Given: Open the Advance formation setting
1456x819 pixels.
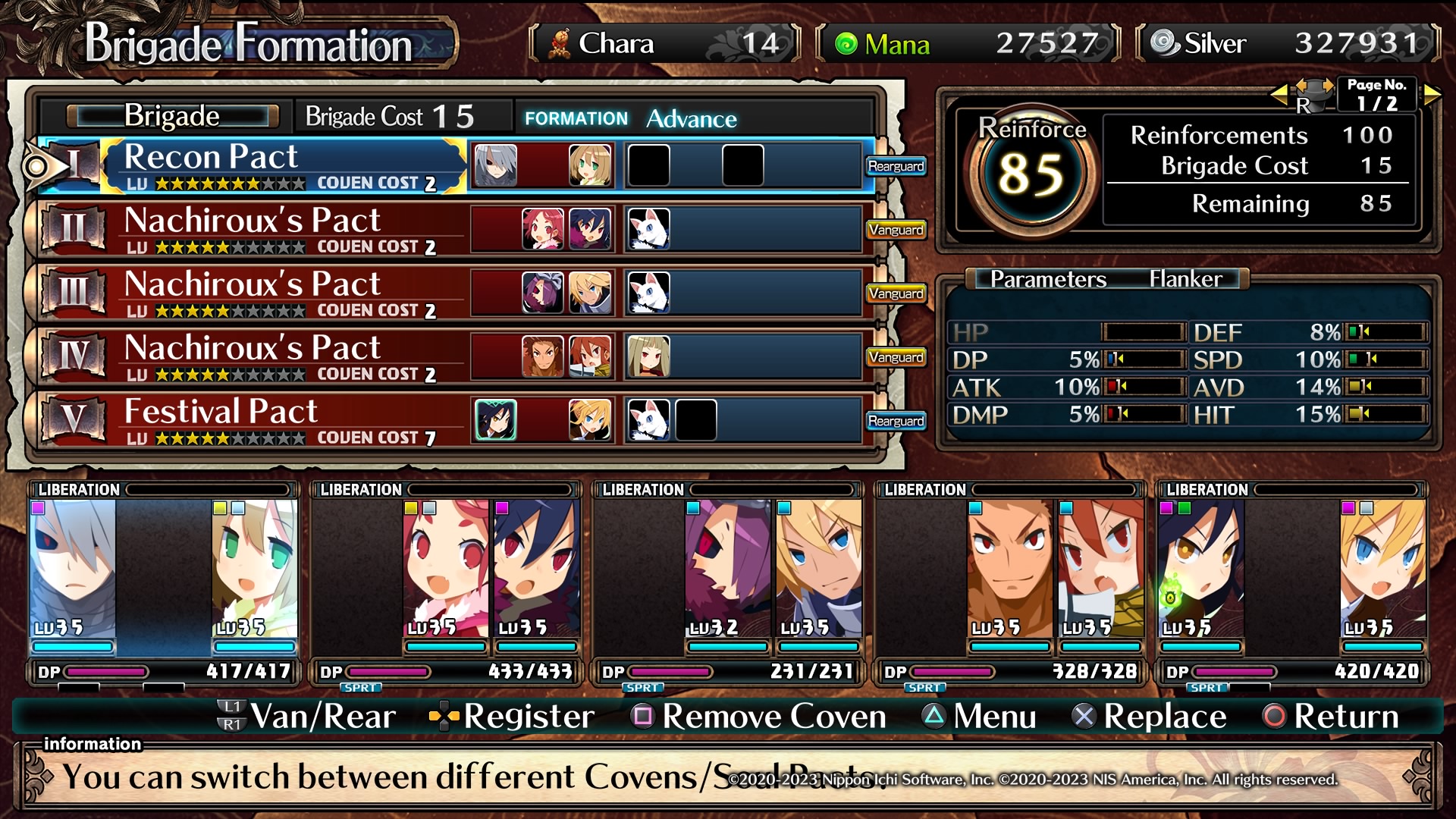Looking at the screenshot, I should coord(691,119).
